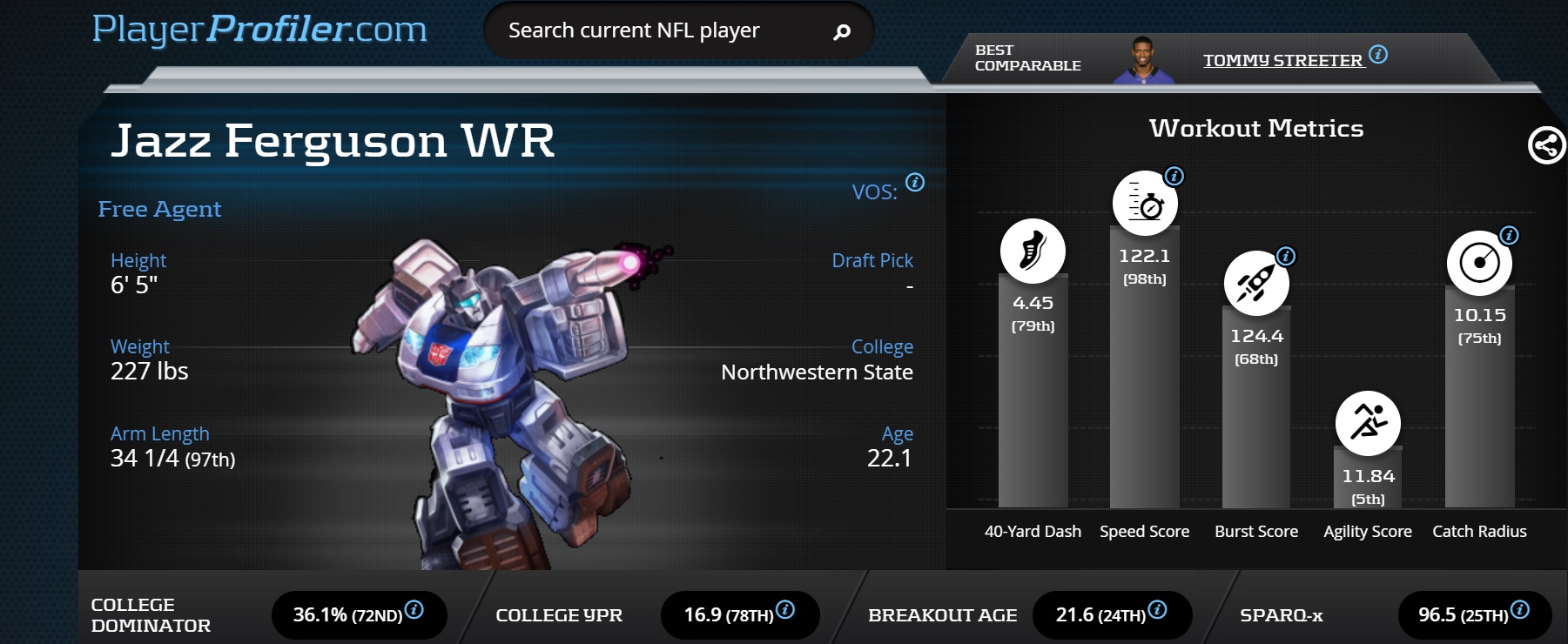
Task: Show info about the Catch Radius metric
Action: click(1509, 236)
